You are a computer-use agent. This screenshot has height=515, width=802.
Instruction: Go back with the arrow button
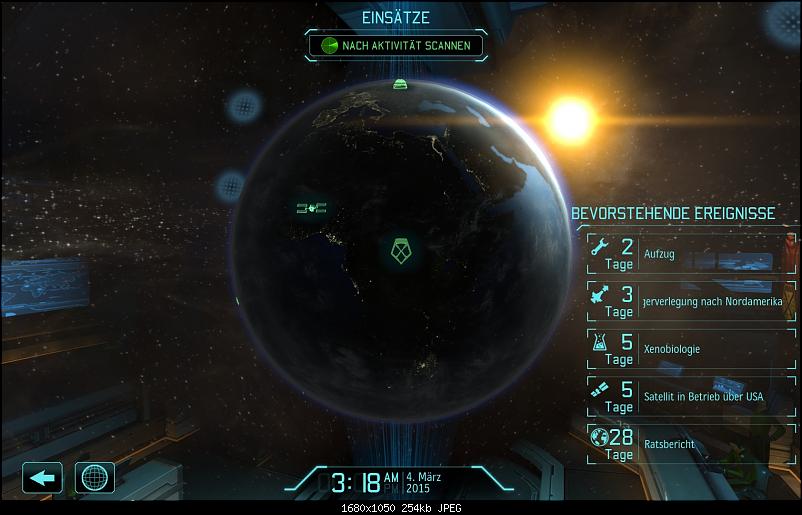tap(42, 477)
